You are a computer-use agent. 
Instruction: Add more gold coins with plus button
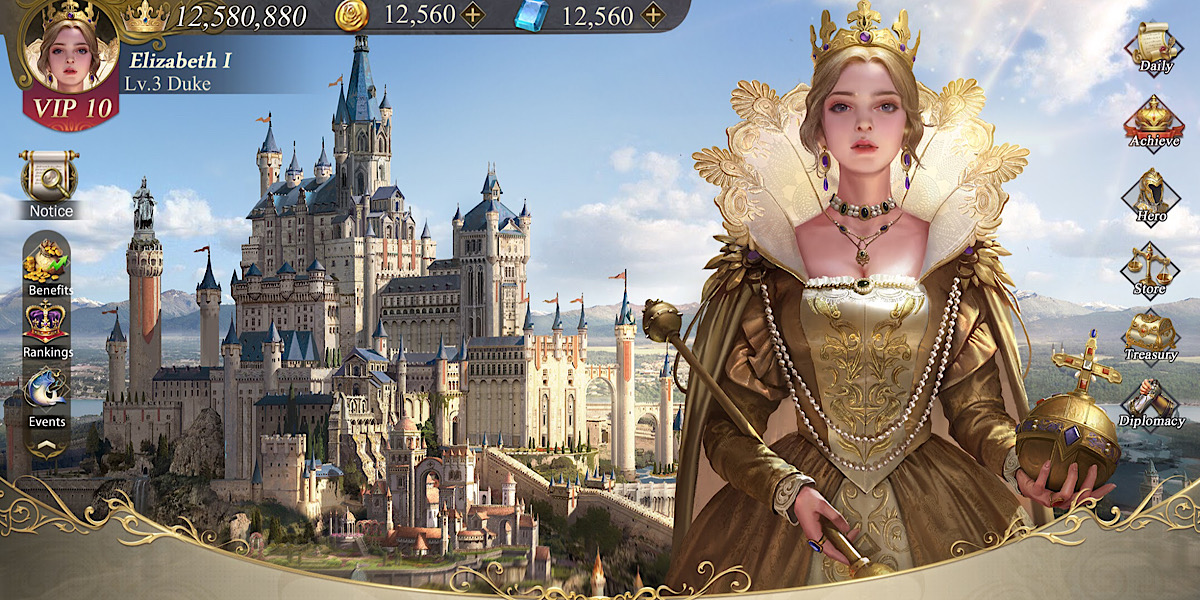pos(472,15)
